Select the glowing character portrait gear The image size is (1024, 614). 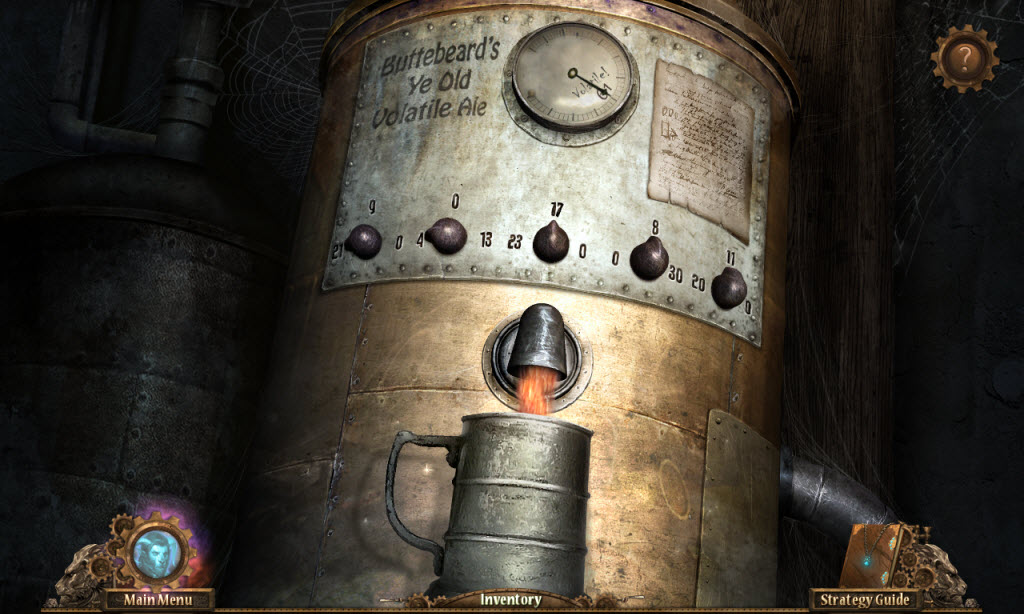coord(159,551)
